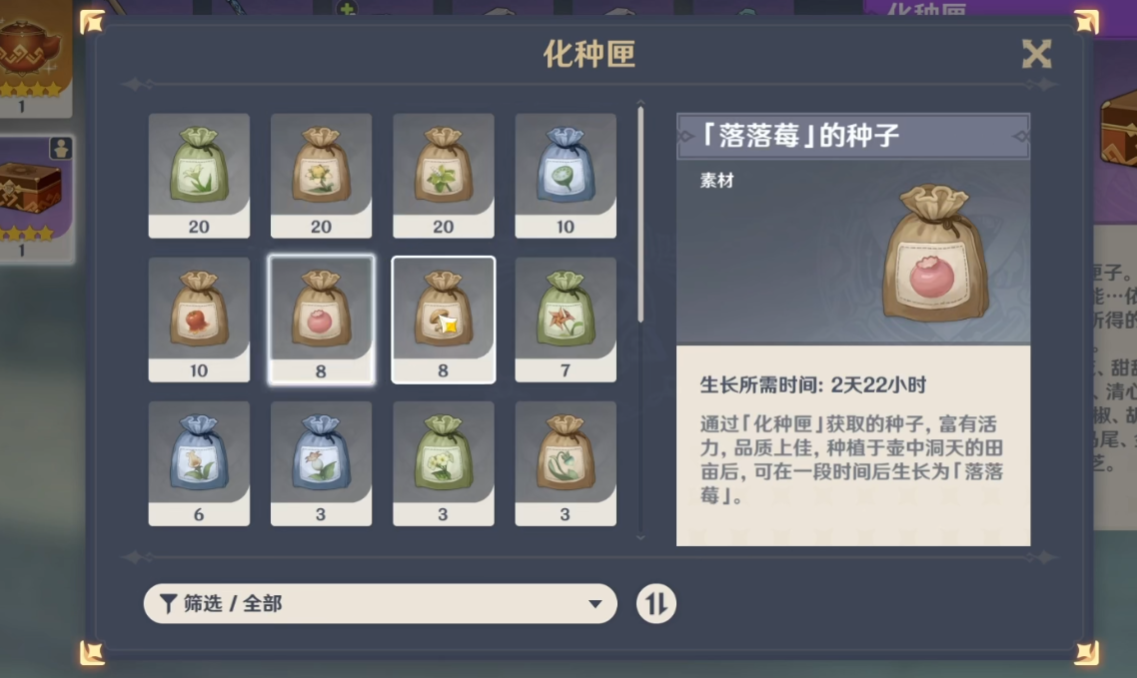Pick the blue seed bag with count 6

pos(199,463)
